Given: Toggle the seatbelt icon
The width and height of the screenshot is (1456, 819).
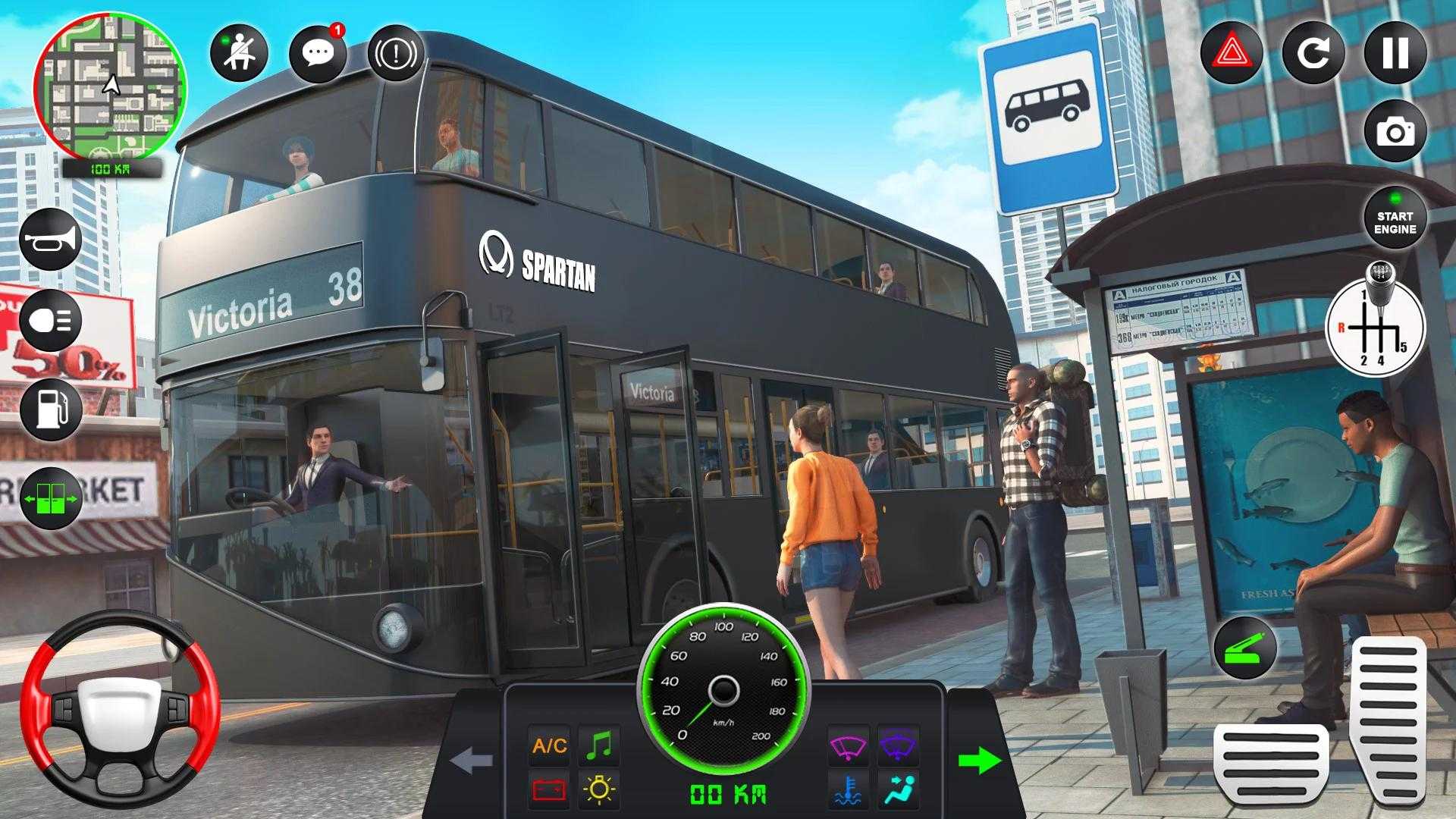Looking at the screenshot, I should [239, 53].
